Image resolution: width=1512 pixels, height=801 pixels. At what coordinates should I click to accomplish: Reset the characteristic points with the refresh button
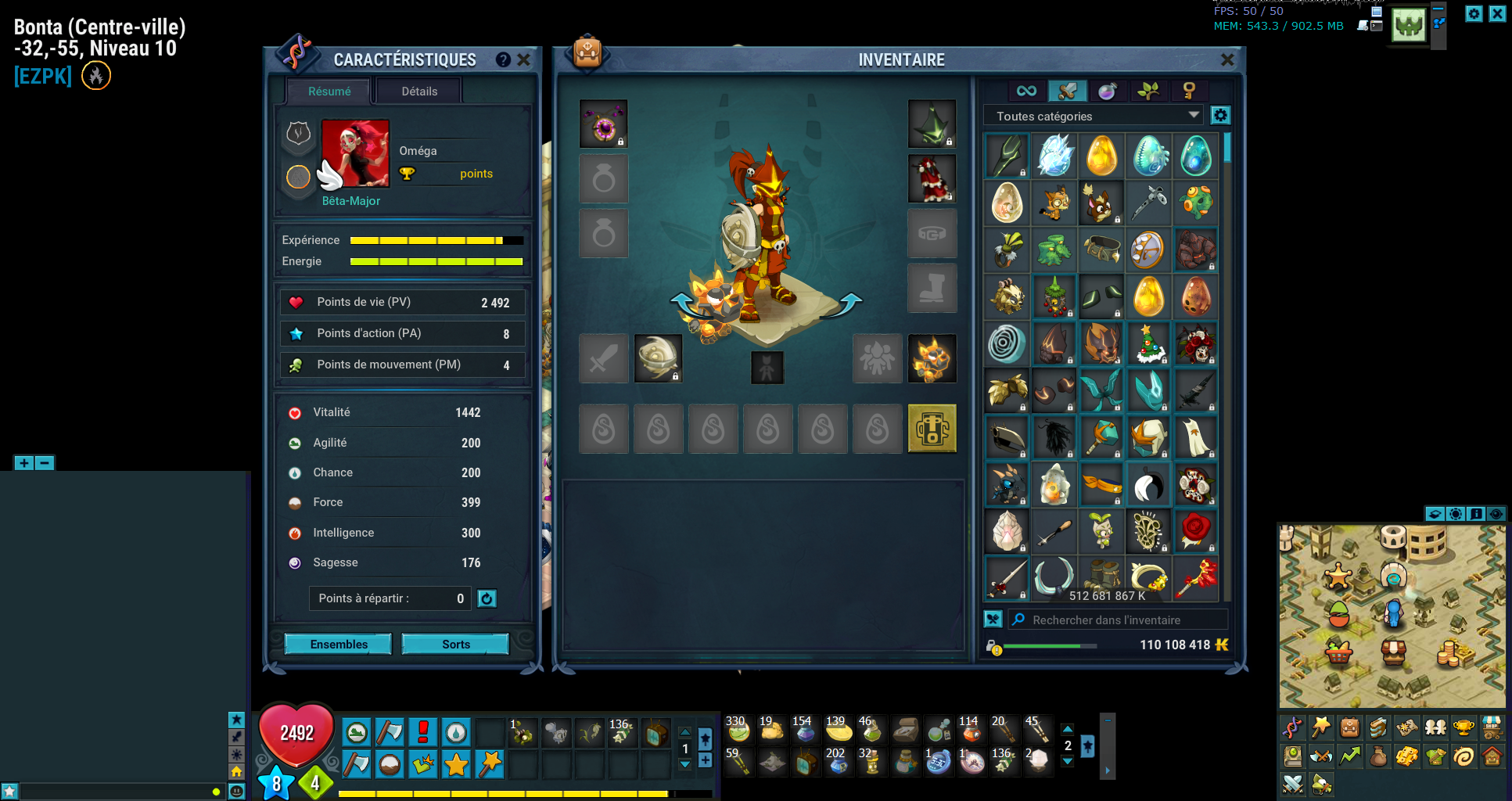point(487,598)
